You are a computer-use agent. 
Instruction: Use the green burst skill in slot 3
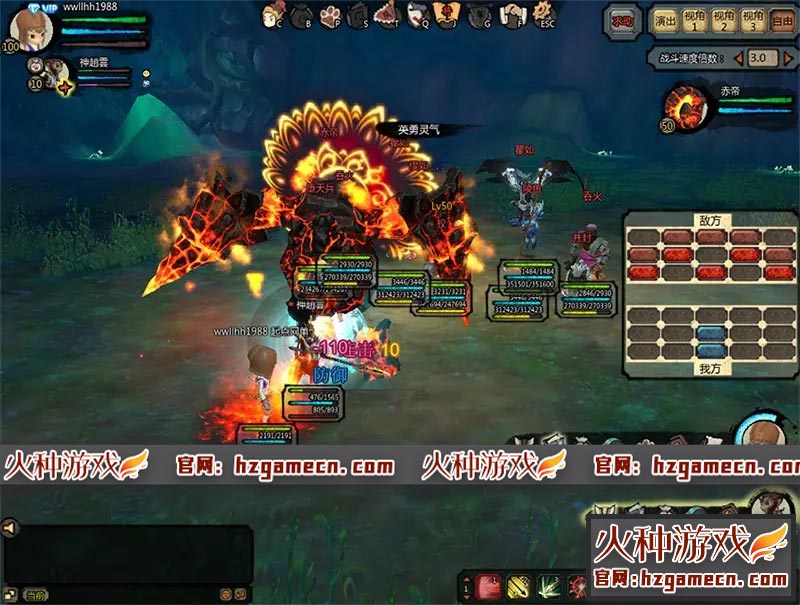(x=549, y=586)
